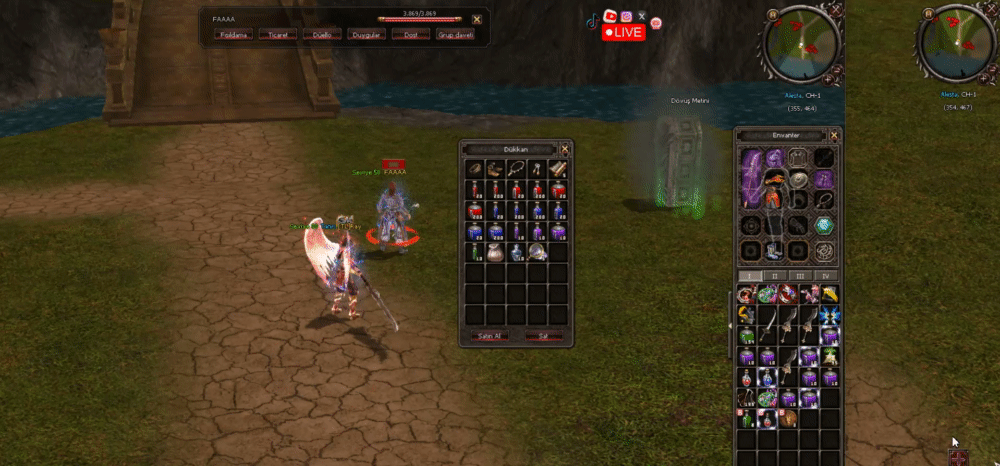
Task: Select the equipped purple weapon slot
Action: click(750, 178)
